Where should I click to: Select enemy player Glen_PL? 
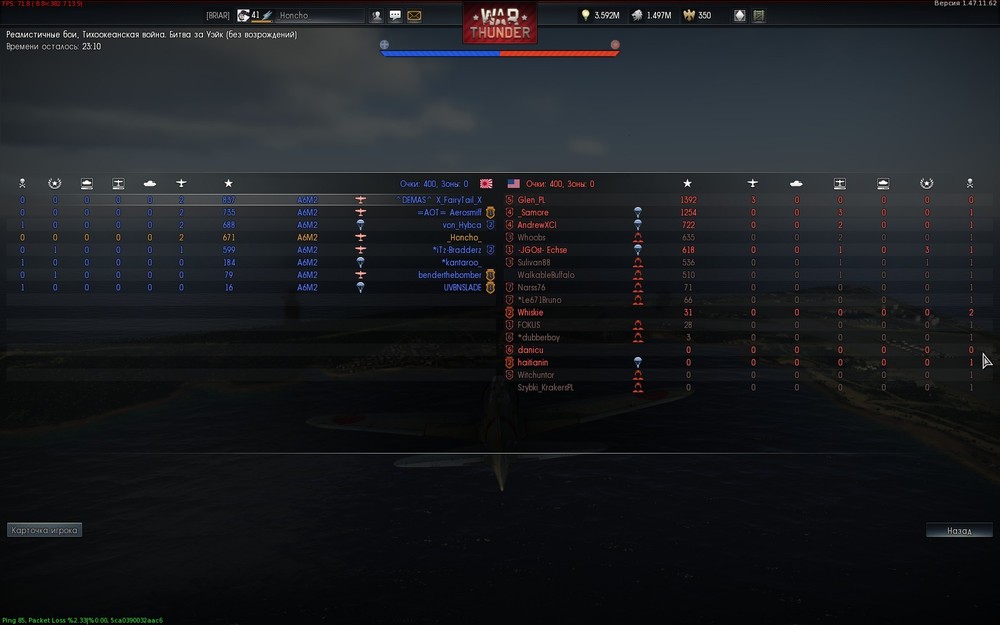click(532, 200)
